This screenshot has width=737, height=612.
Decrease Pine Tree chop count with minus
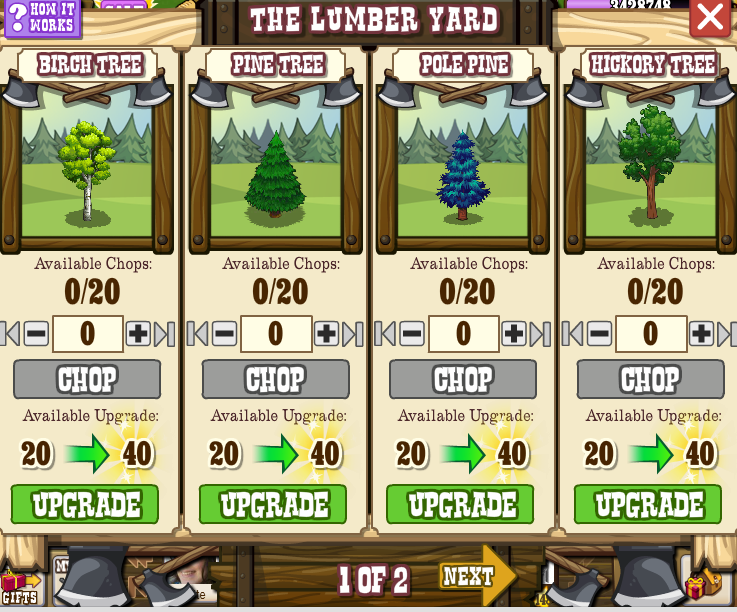(224, 334)
